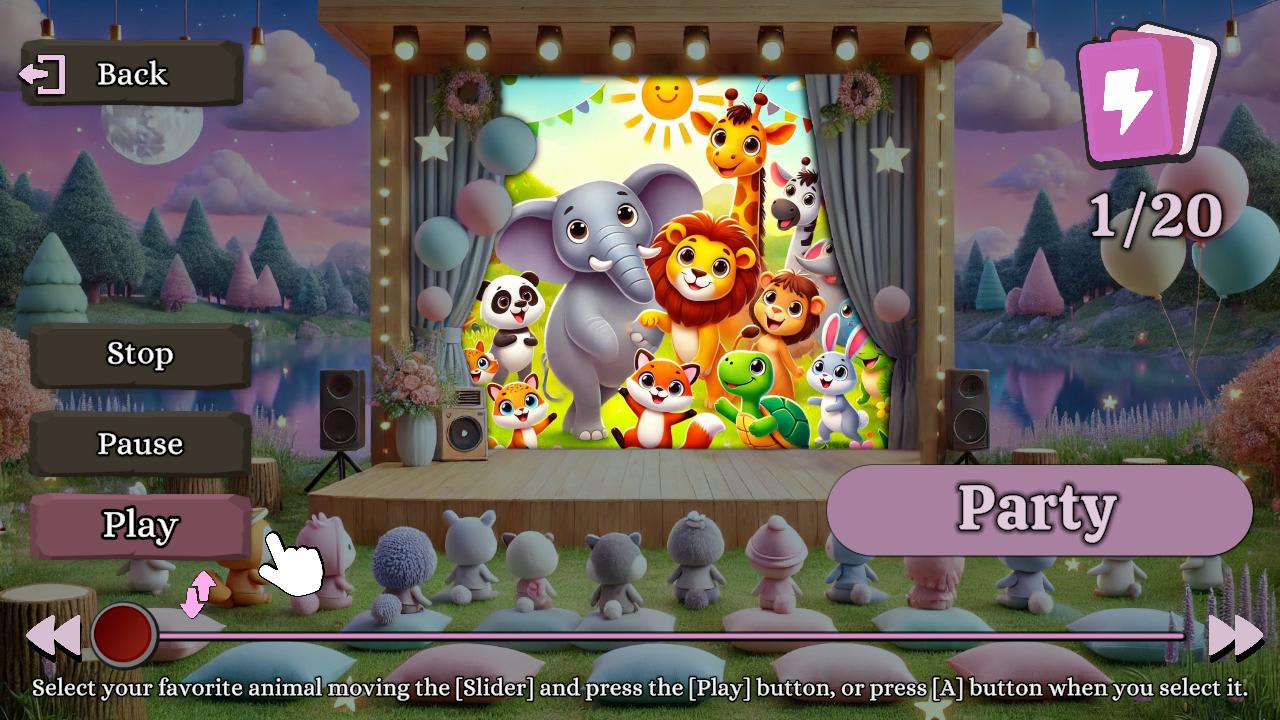Click the instruction text bar at the bottom
Viewport: 1280px width, 720px height.
[640, 690]
